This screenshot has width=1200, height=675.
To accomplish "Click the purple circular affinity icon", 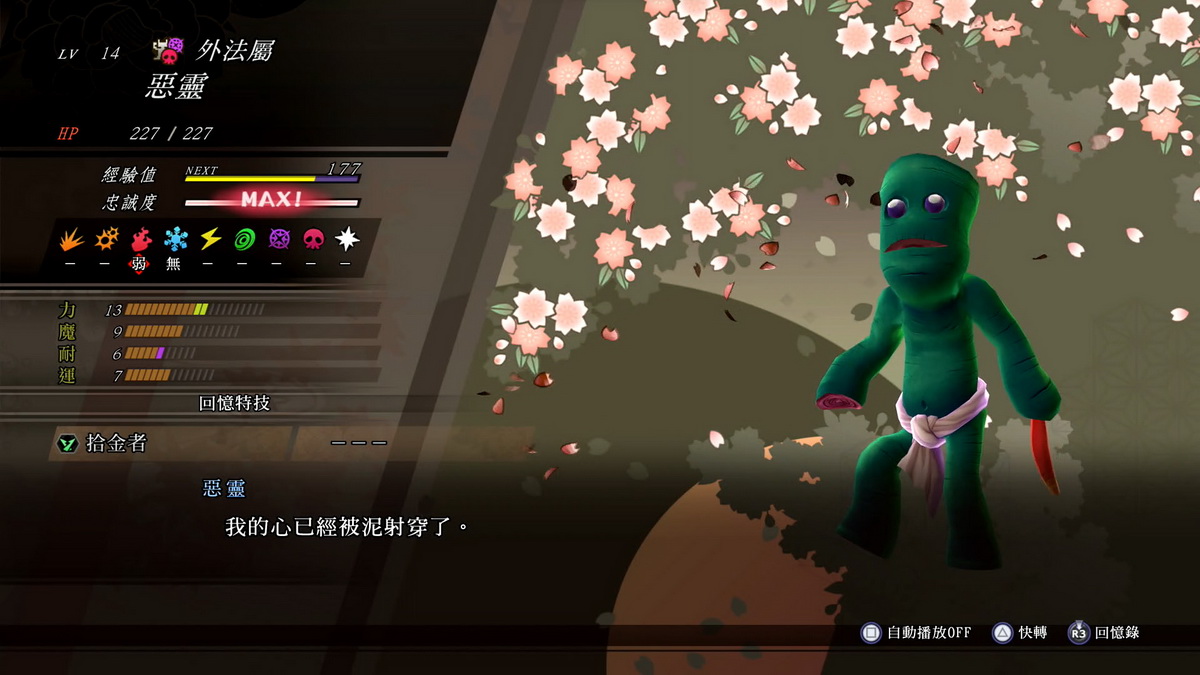I will 279,239.
